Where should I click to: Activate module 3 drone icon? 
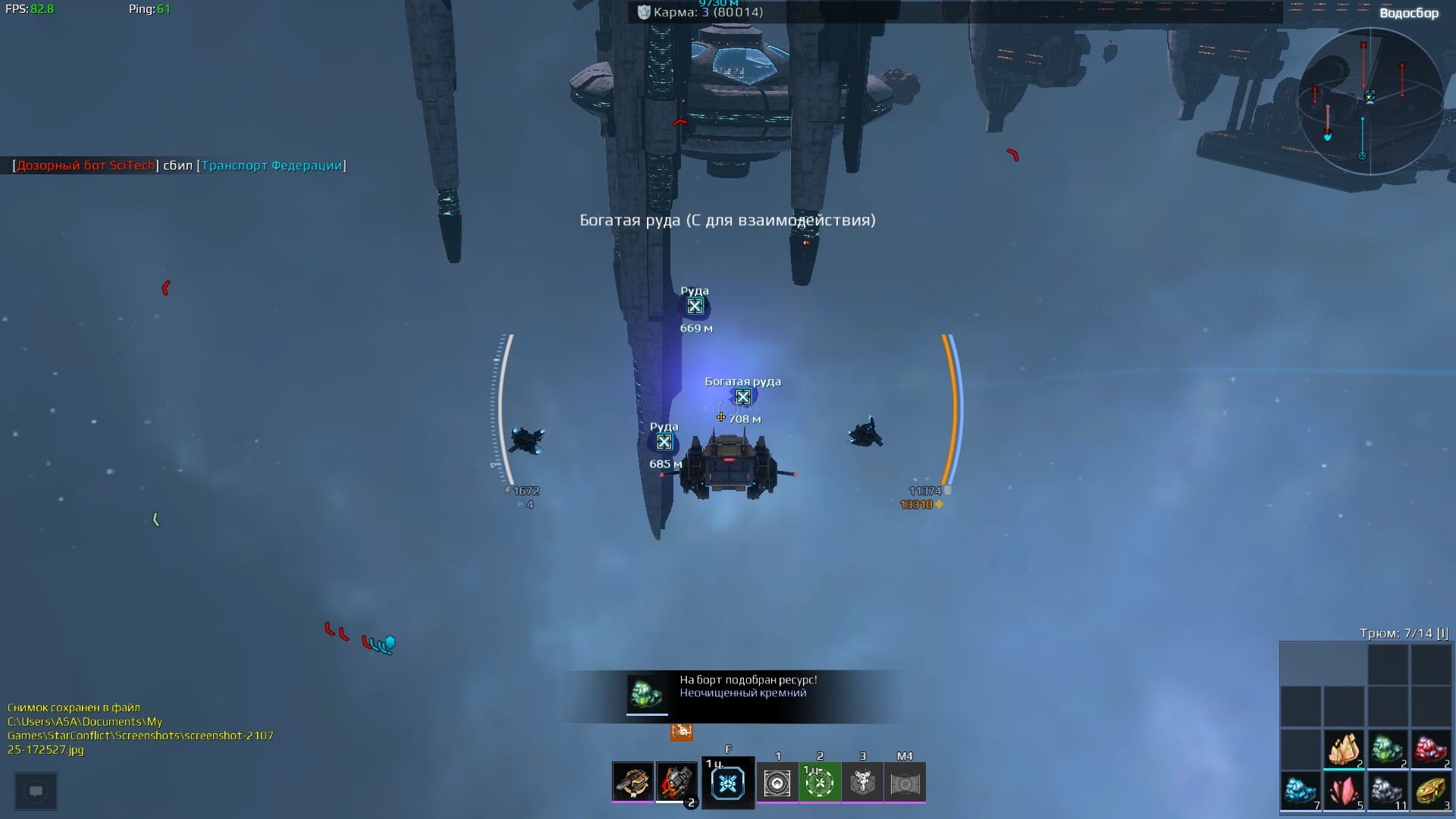tap(862, 783)
